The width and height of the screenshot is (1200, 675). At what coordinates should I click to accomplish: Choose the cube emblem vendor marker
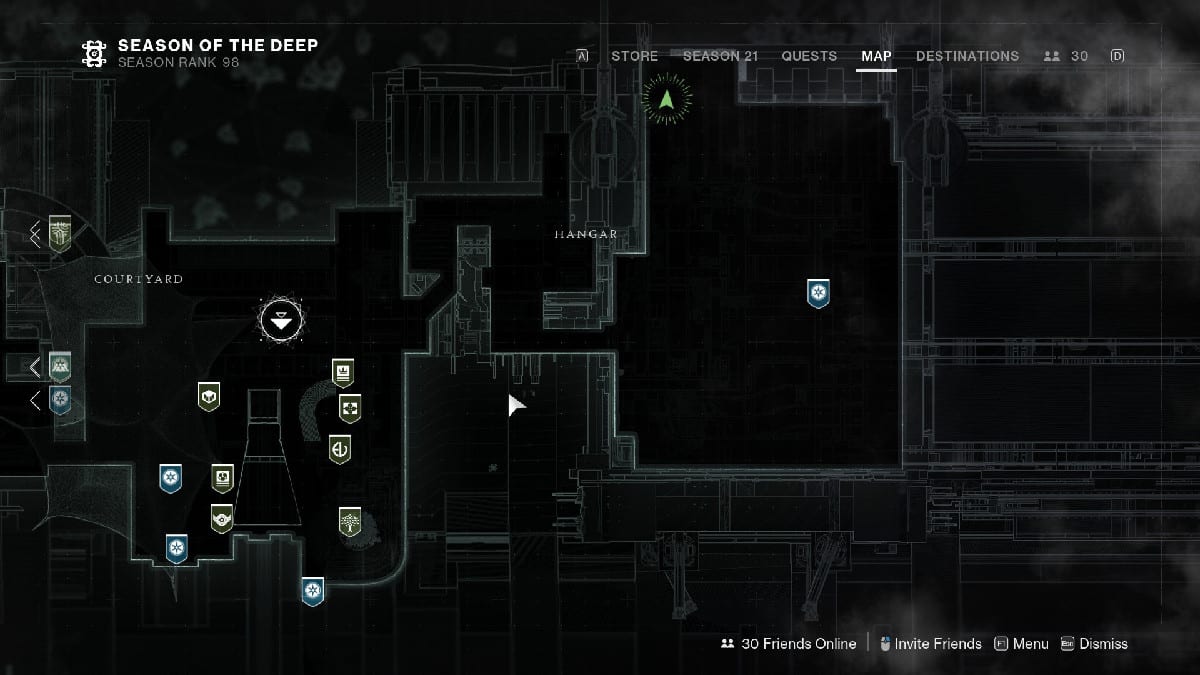209,397
